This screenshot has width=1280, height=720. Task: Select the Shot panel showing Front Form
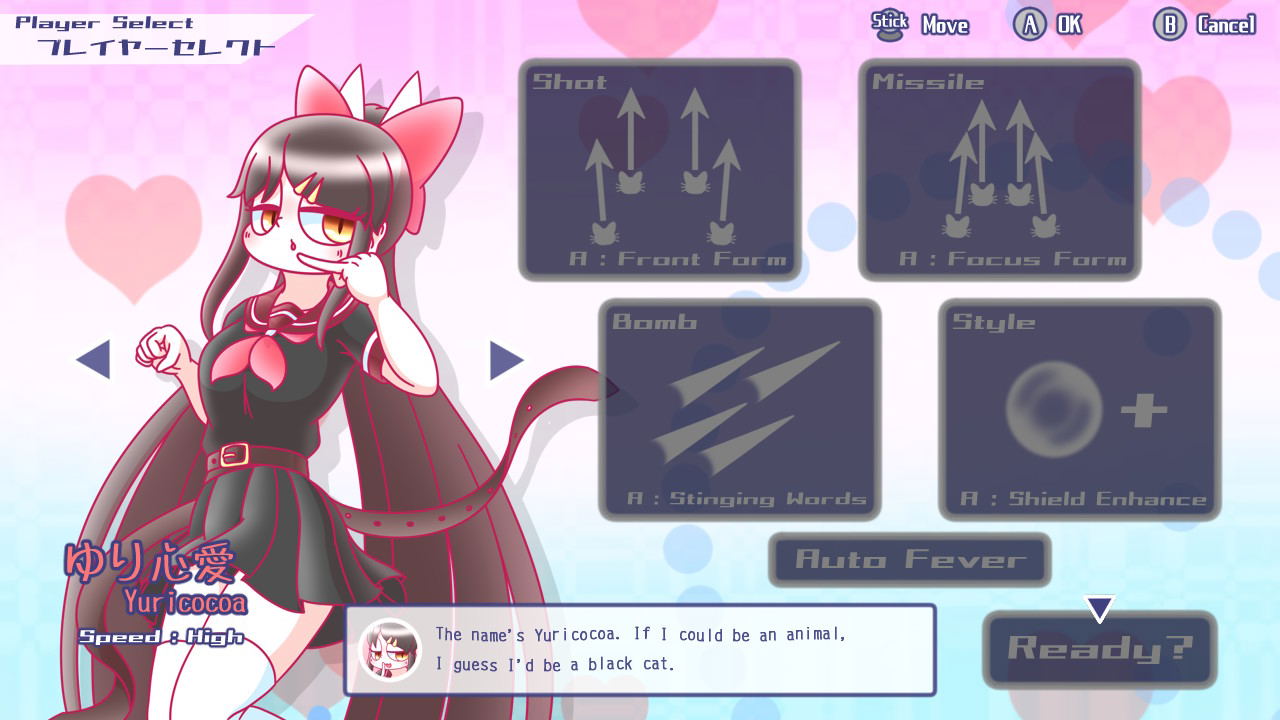tap(660, 168)
